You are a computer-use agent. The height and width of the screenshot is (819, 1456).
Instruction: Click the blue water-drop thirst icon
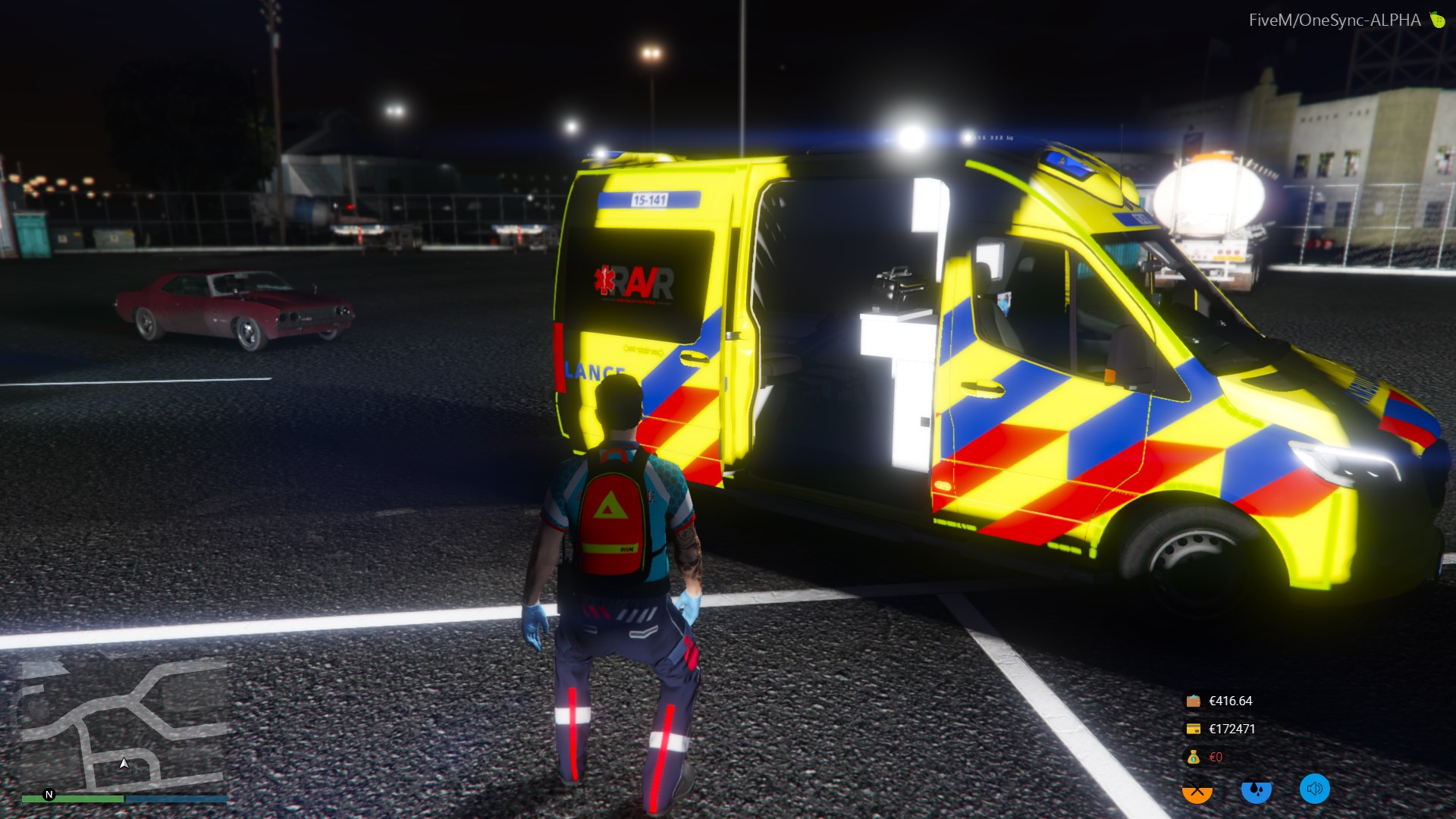1256,790
